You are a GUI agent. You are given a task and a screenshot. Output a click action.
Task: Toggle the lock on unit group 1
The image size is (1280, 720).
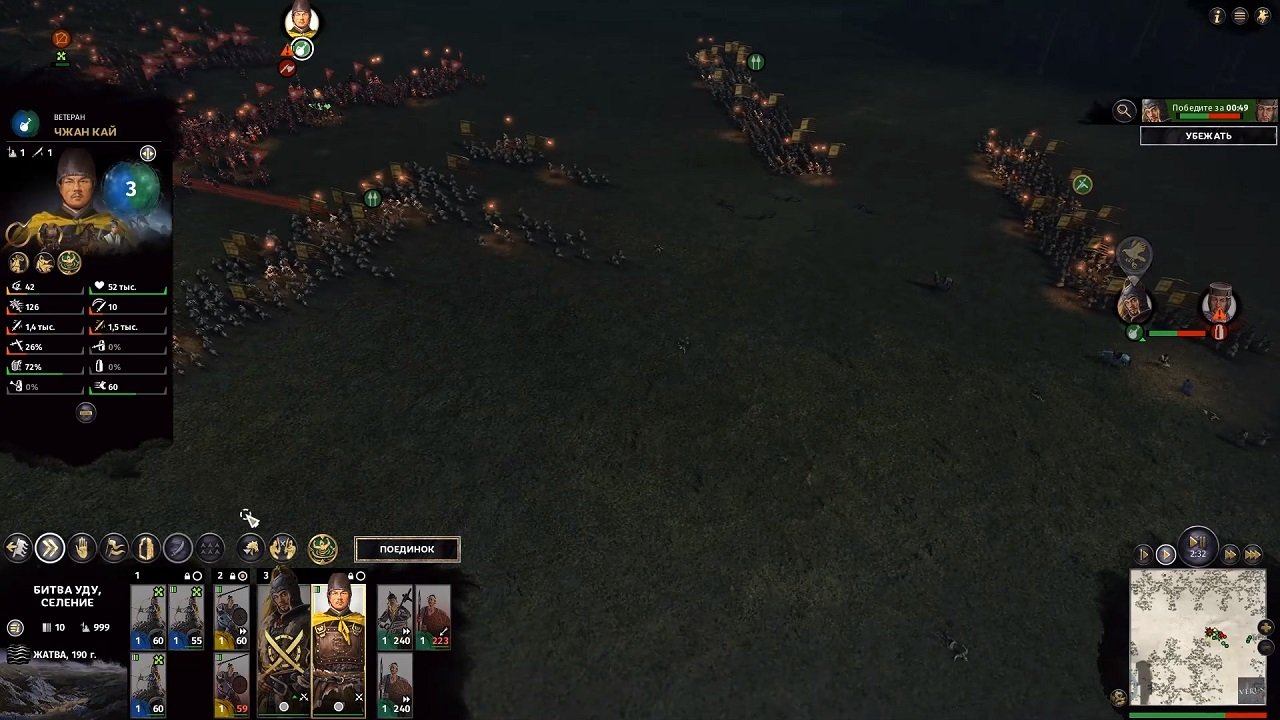click(x=188, y=575)
